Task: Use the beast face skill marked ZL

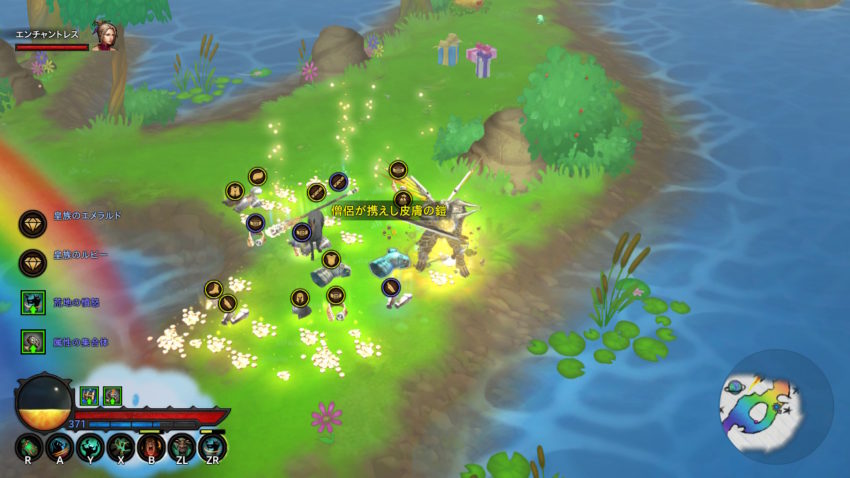Action: pyautogui.click(x=182, y=447)
